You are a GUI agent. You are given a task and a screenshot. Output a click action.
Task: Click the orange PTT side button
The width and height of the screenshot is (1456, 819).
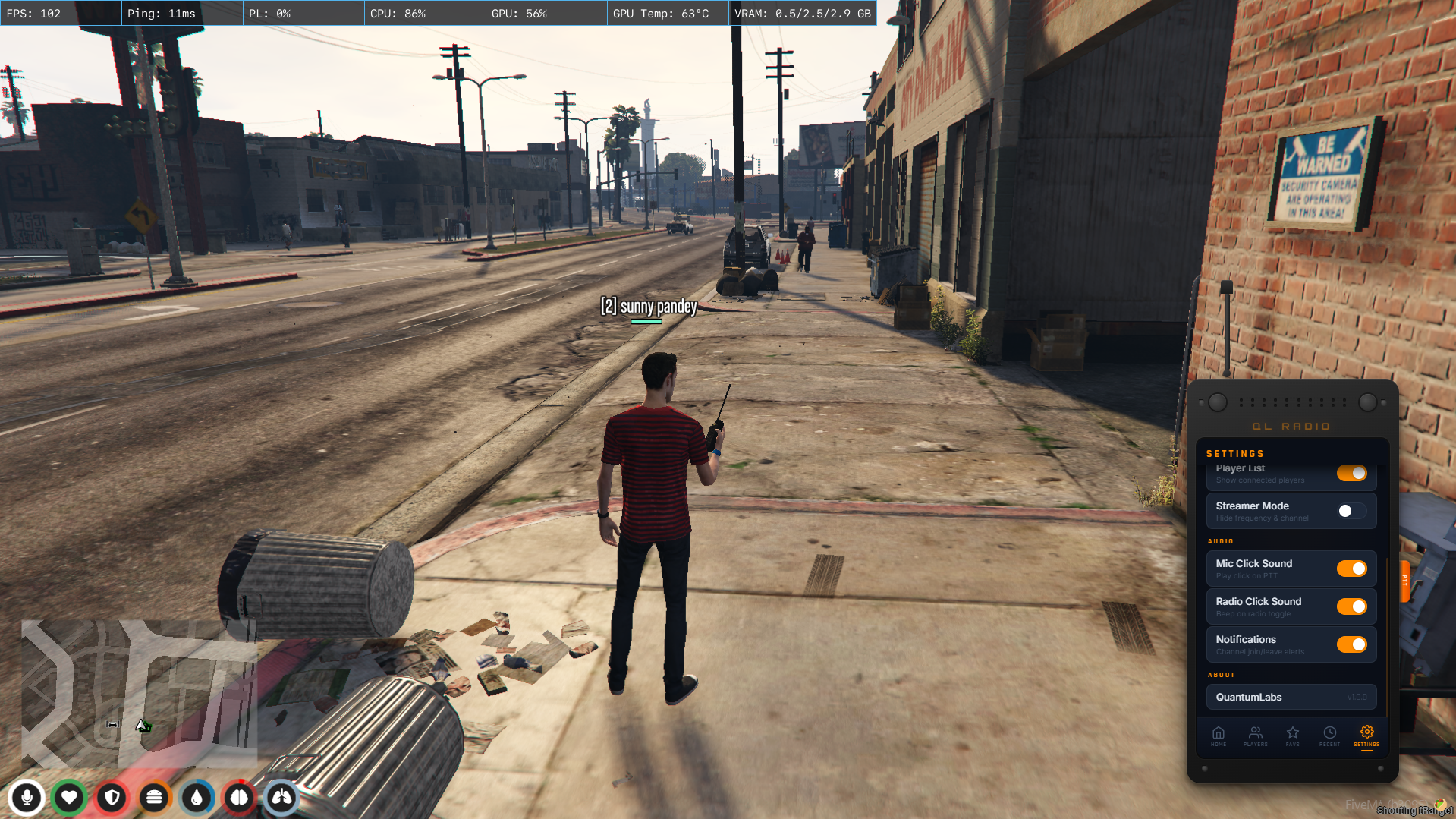[x=1404, y=581]
